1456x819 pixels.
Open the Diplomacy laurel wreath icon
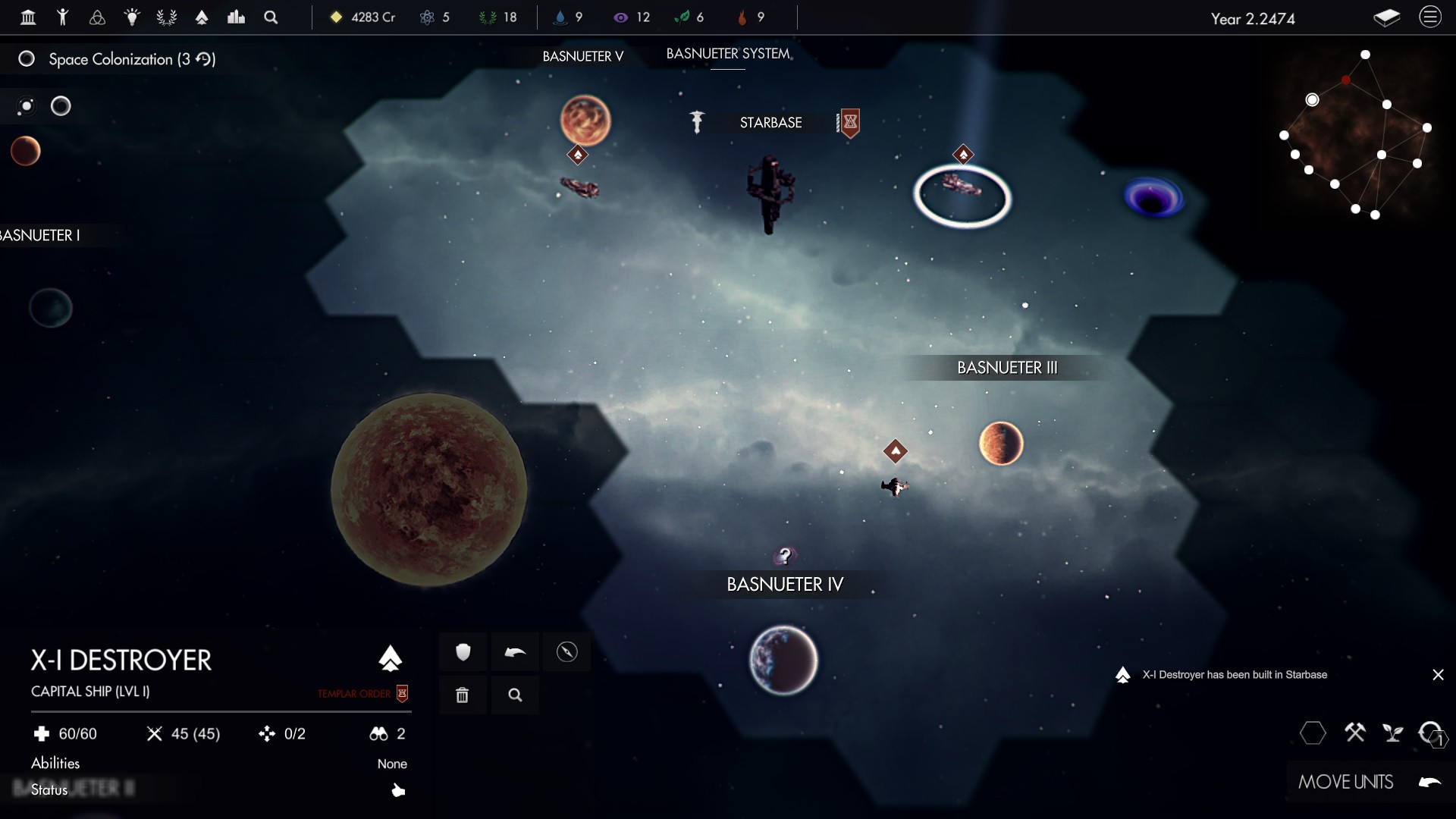point(166,17)
